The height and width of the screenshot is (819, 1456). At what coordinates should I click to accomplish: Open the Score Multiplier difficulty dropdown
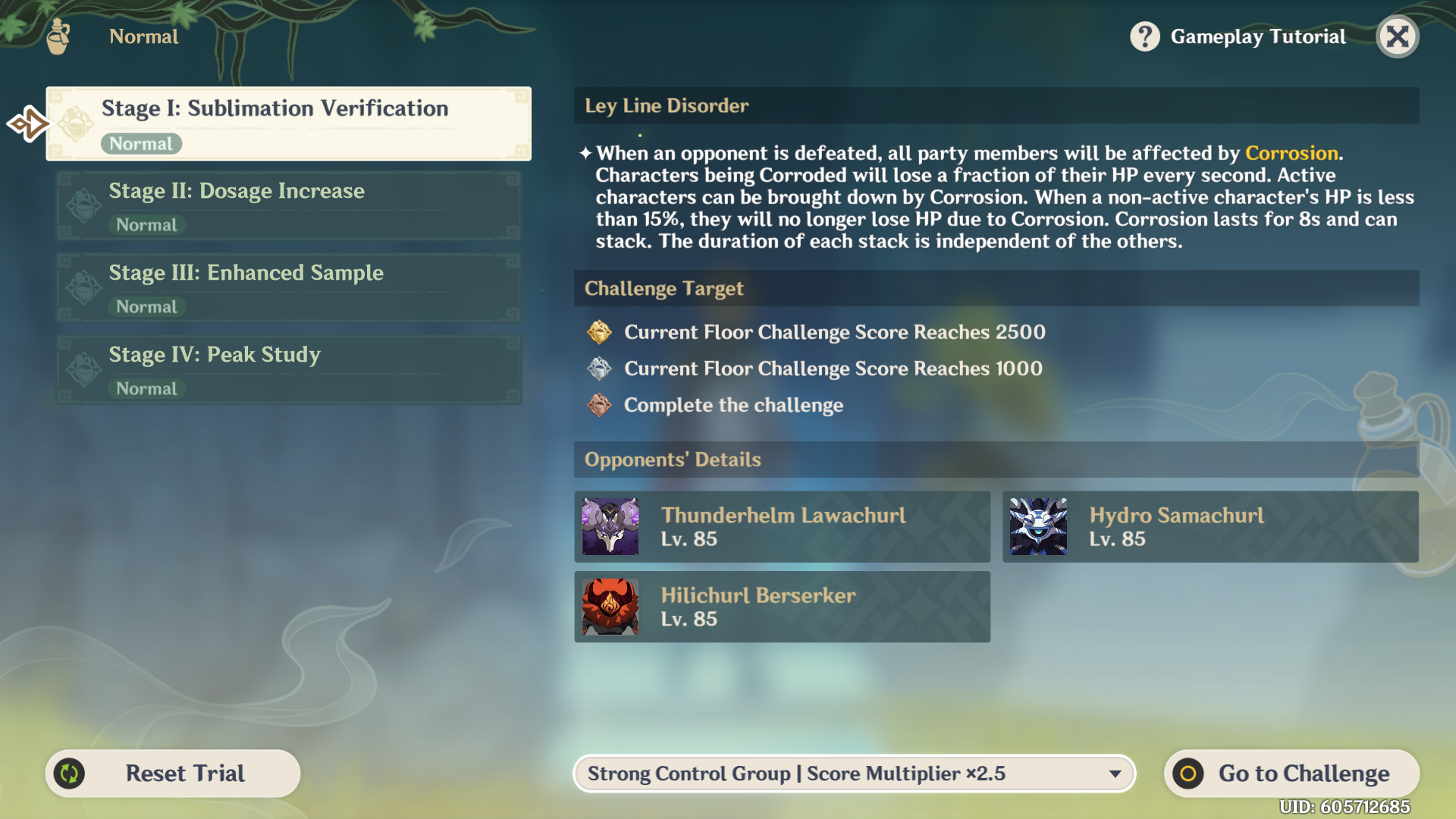(x=854, y=773)
